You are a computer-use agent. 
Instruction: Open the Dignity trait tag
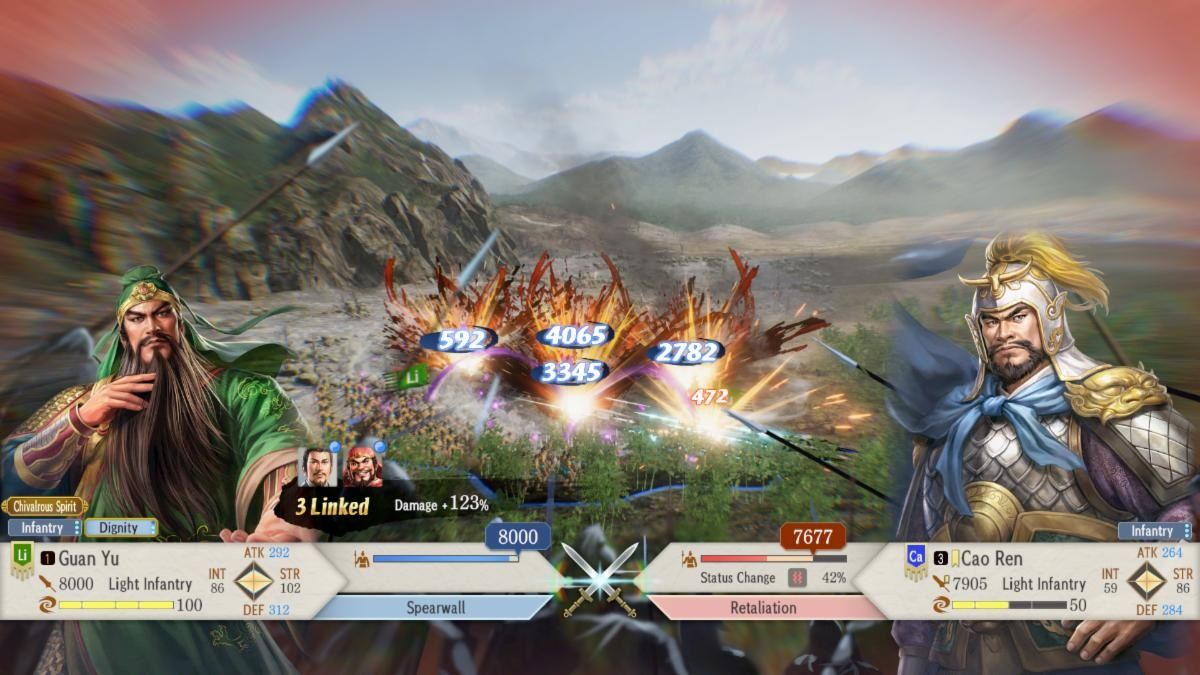point(120,527)
